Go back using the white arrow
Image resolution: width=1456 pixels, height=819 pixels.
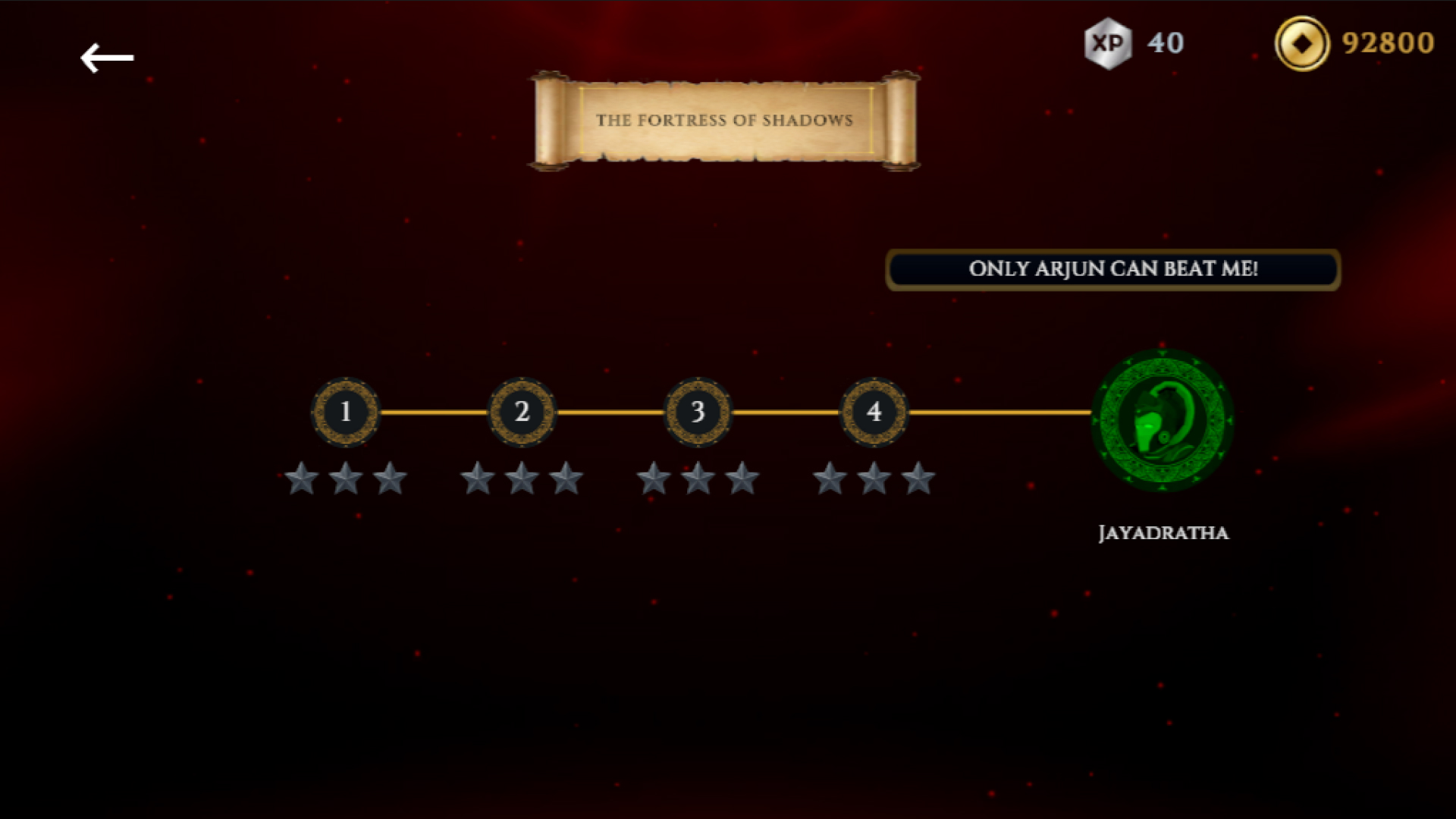(107, 58)
